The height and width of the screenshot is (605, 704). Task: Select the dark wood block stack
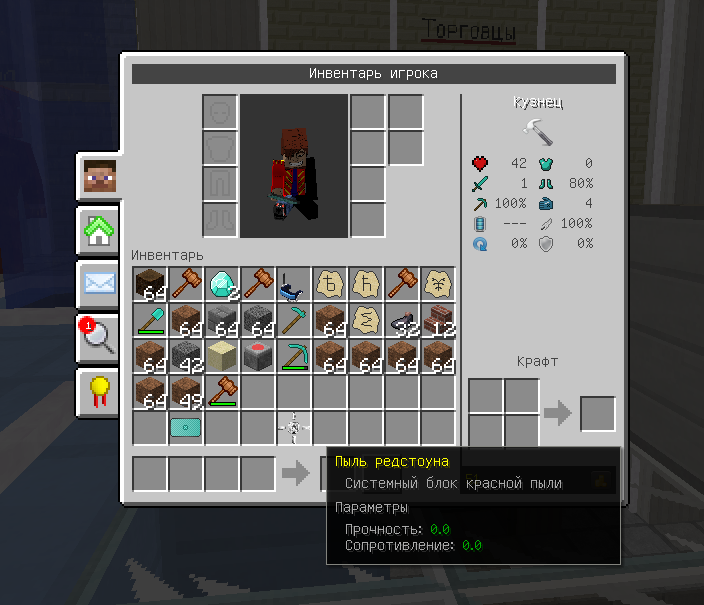[150, 284]
